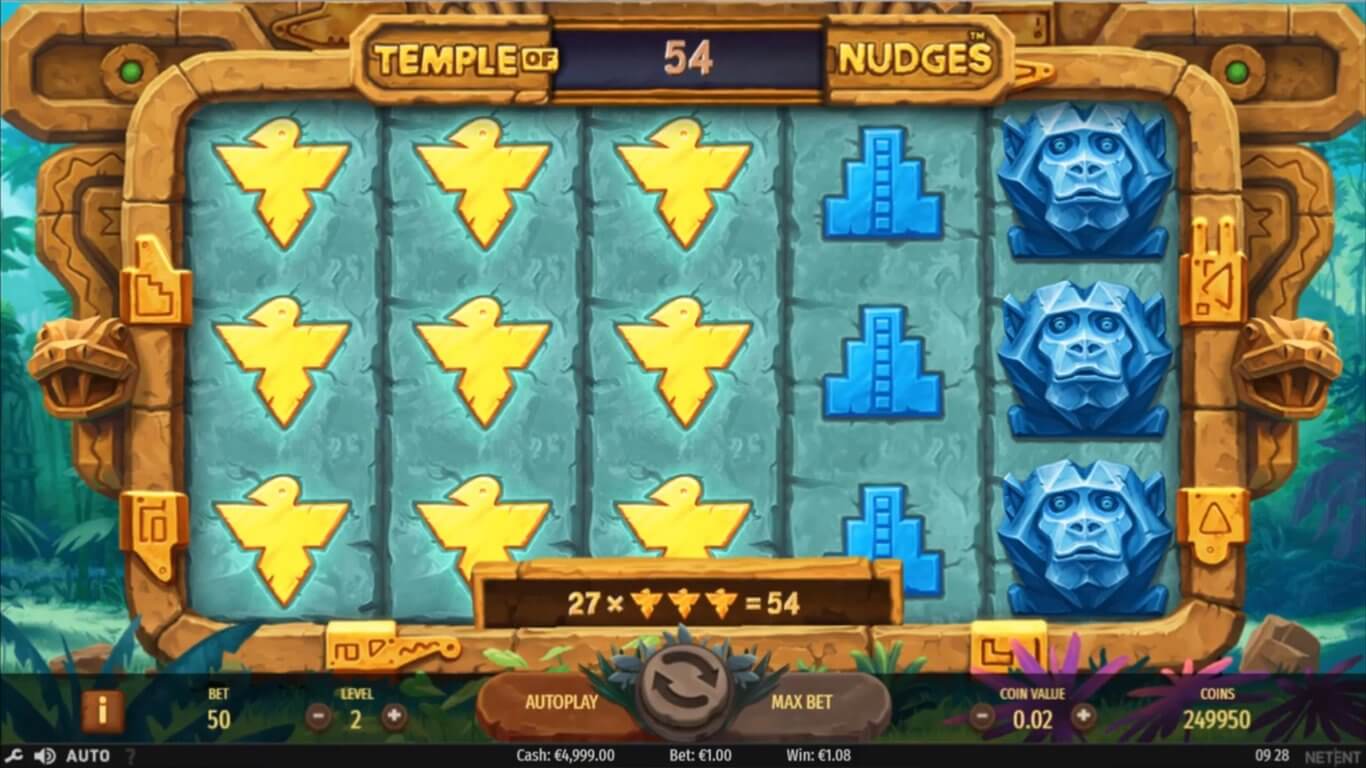Increase the bet level
1366x768 pixels.
pyautogui.click(x=394, y=716)
